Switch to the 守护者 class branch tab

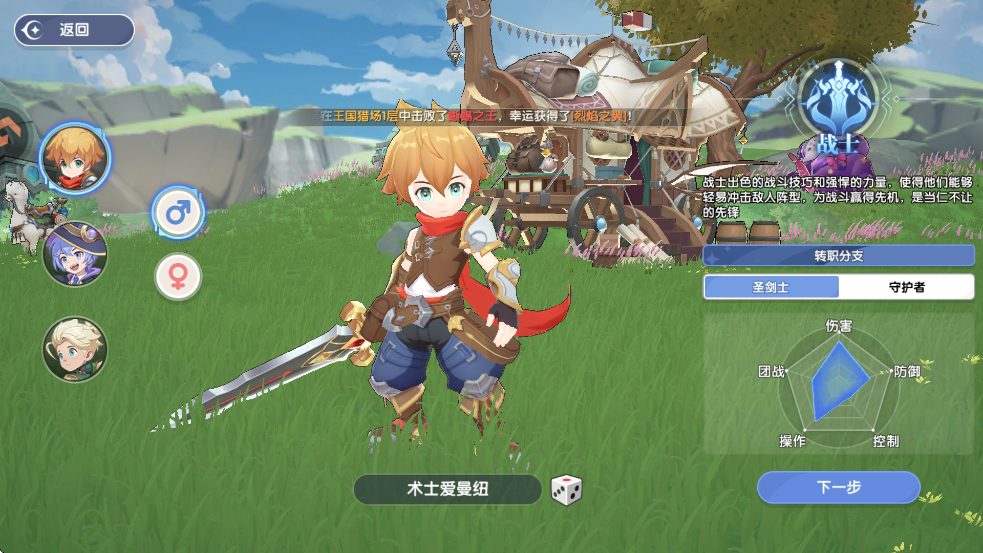(x=906, y=287)
